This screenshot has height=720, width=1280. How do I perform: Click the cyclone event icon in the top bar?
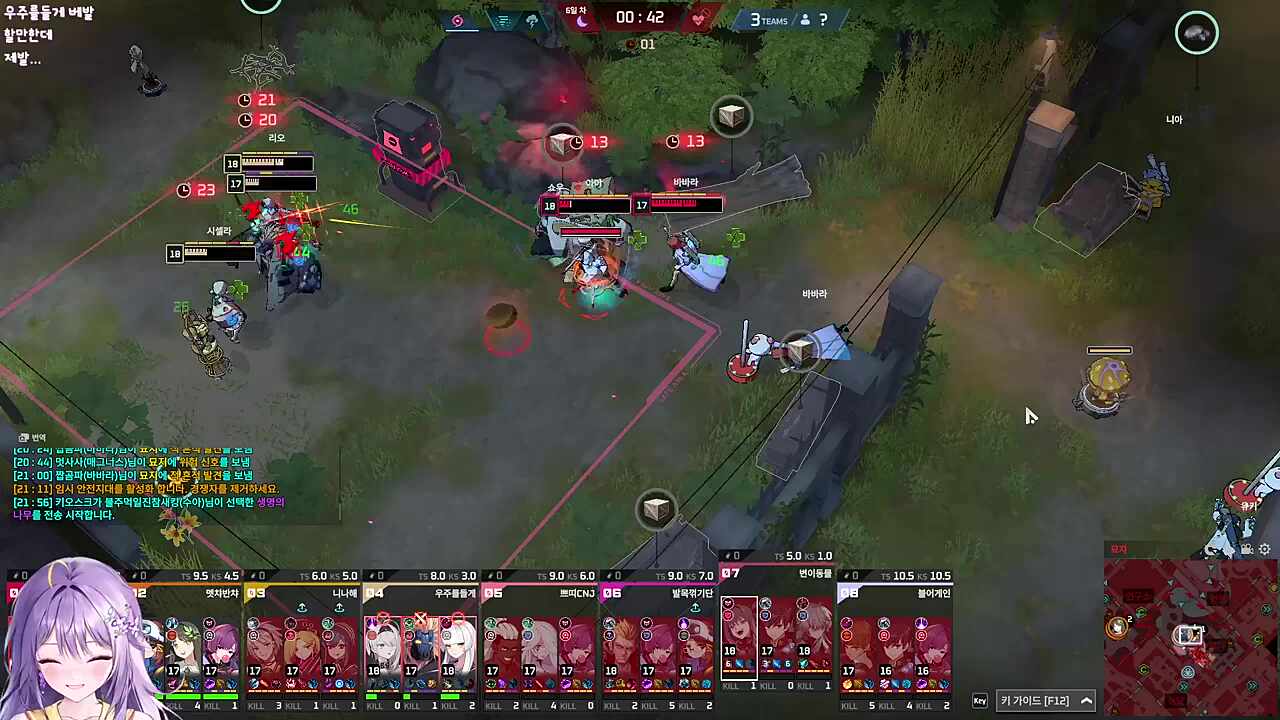(457, 21)
